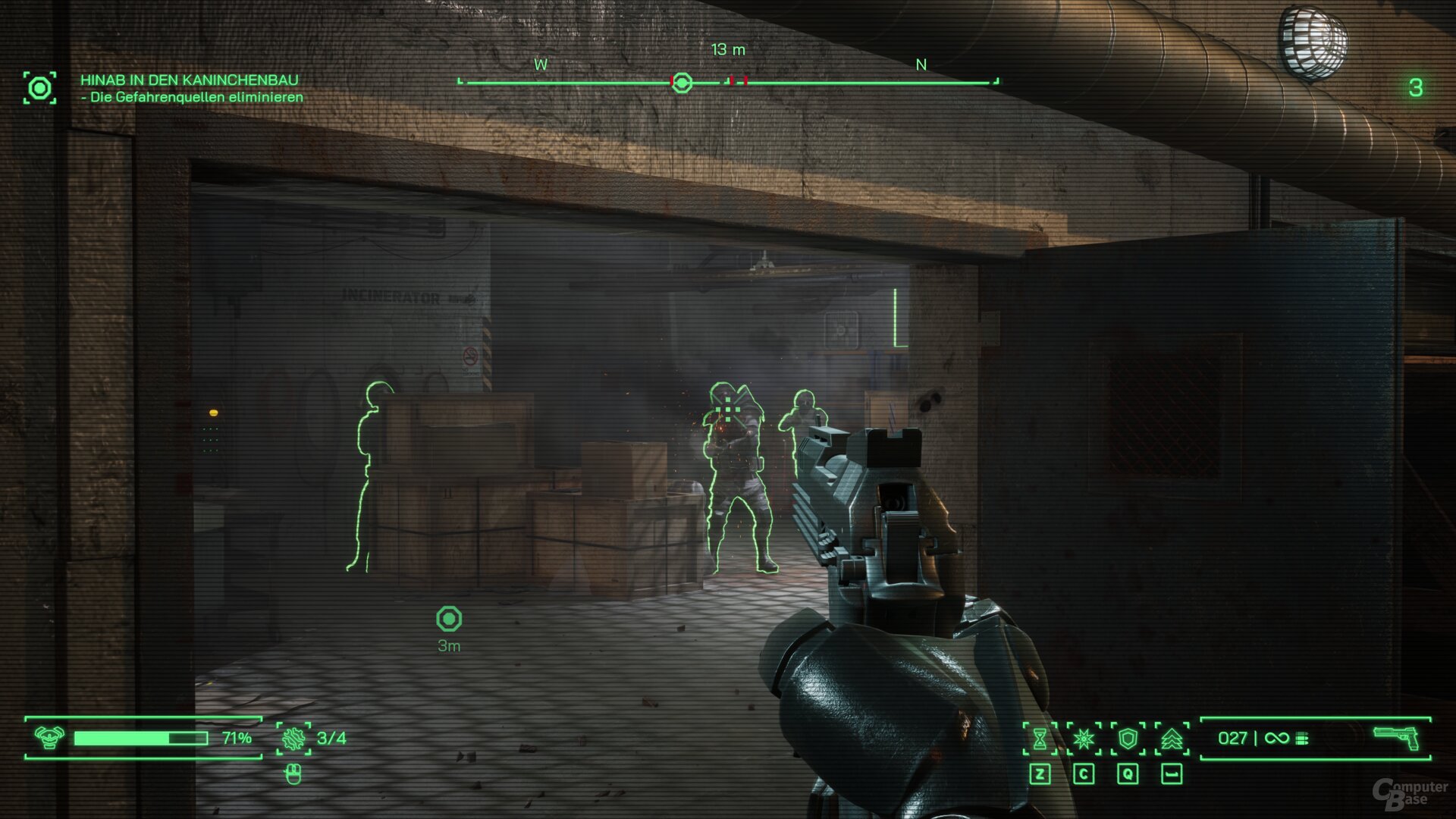Click the octagon objective icon top left
This screenshot has width=1456, height=819.
click(x=39, y=86)
